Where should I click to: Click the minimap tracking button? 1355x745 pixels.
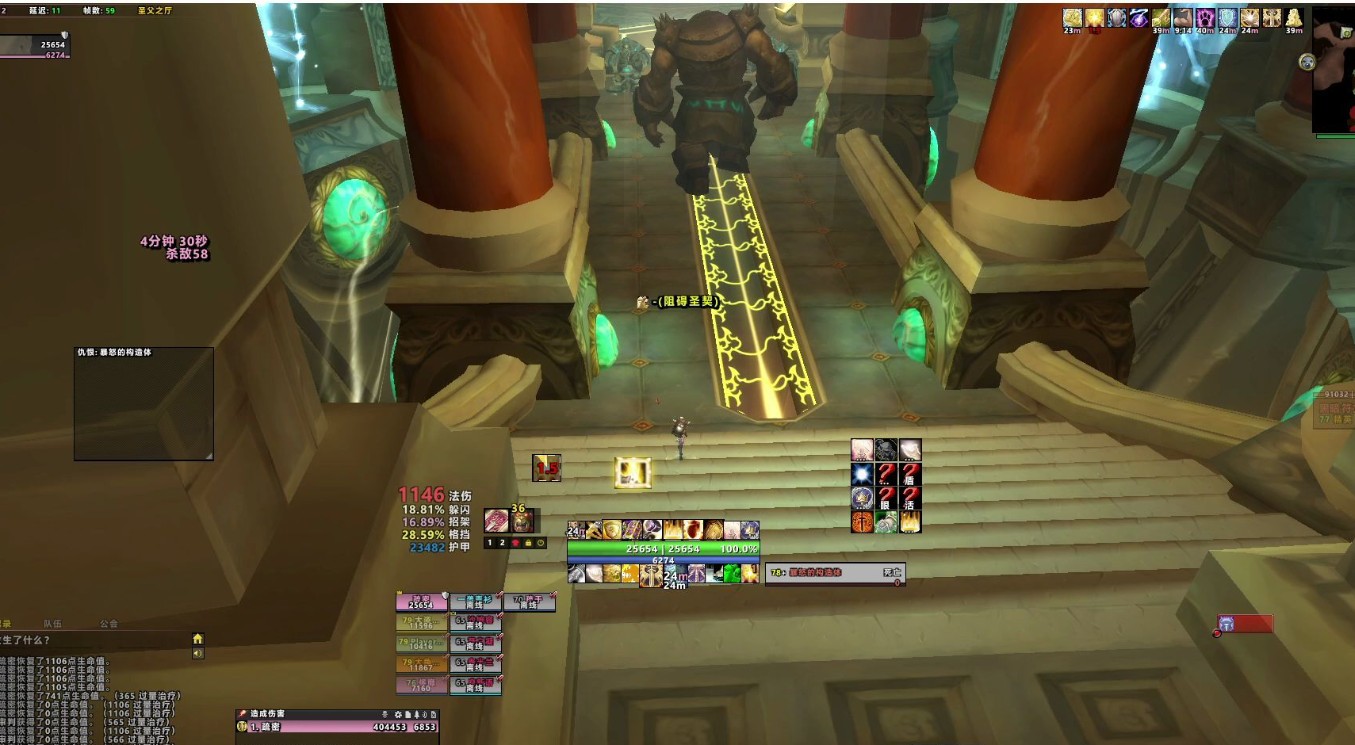pos(1307,62)
